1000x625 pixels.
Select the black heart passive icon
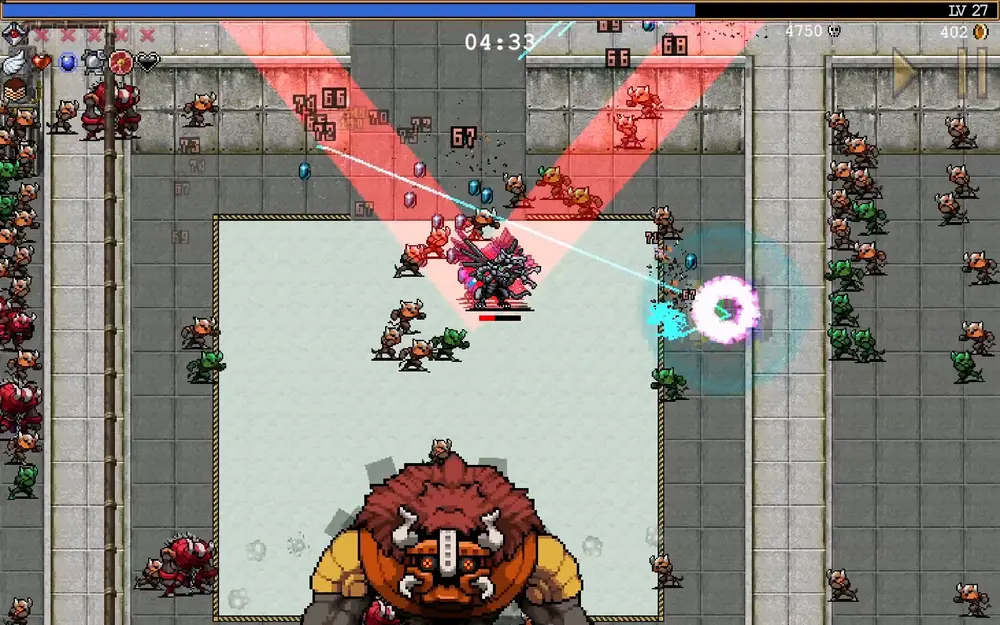(148, 63)
